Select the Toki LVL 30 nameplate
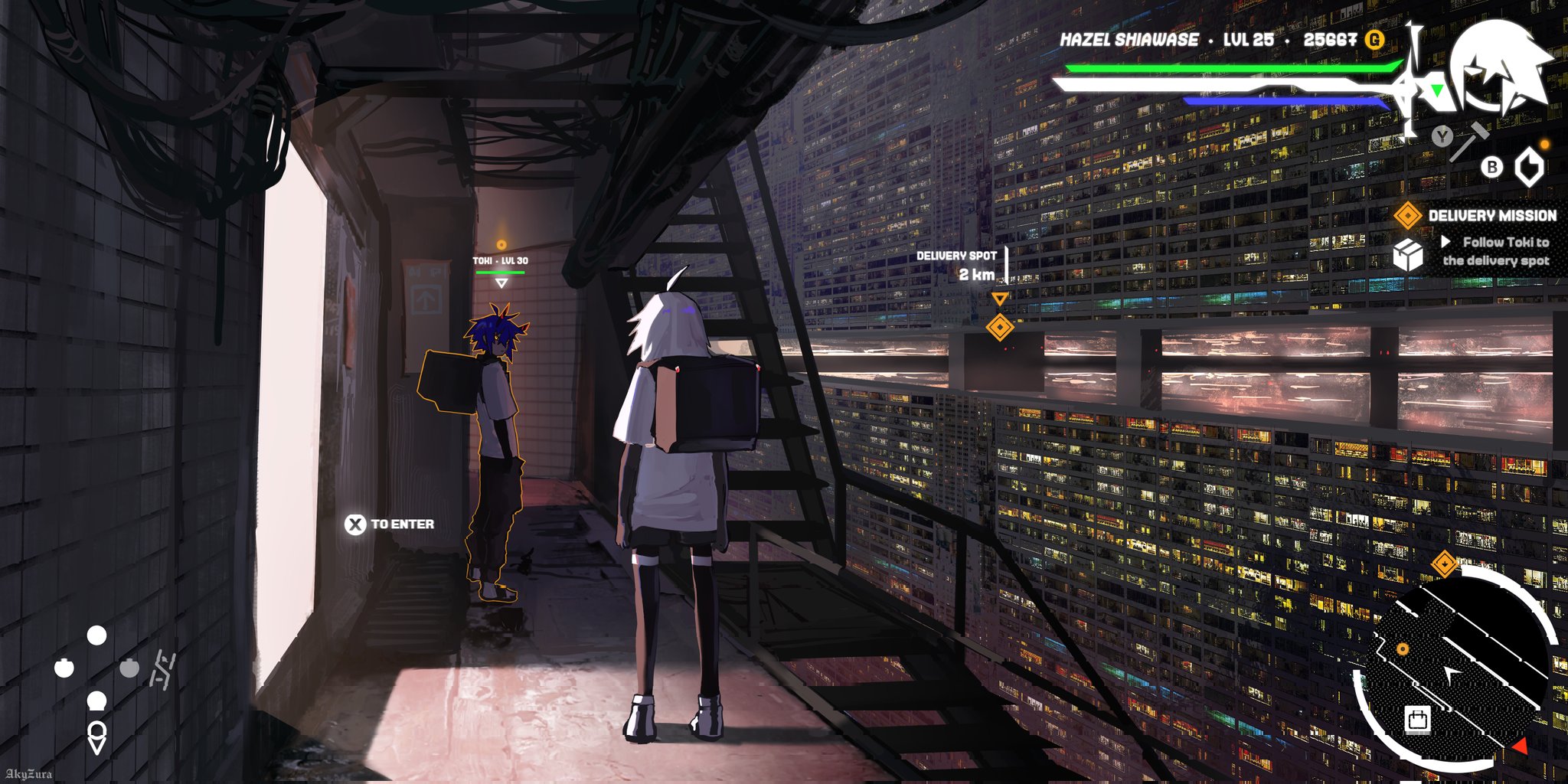The width and height of the screenshot is (1568, 784). [500, 261]
